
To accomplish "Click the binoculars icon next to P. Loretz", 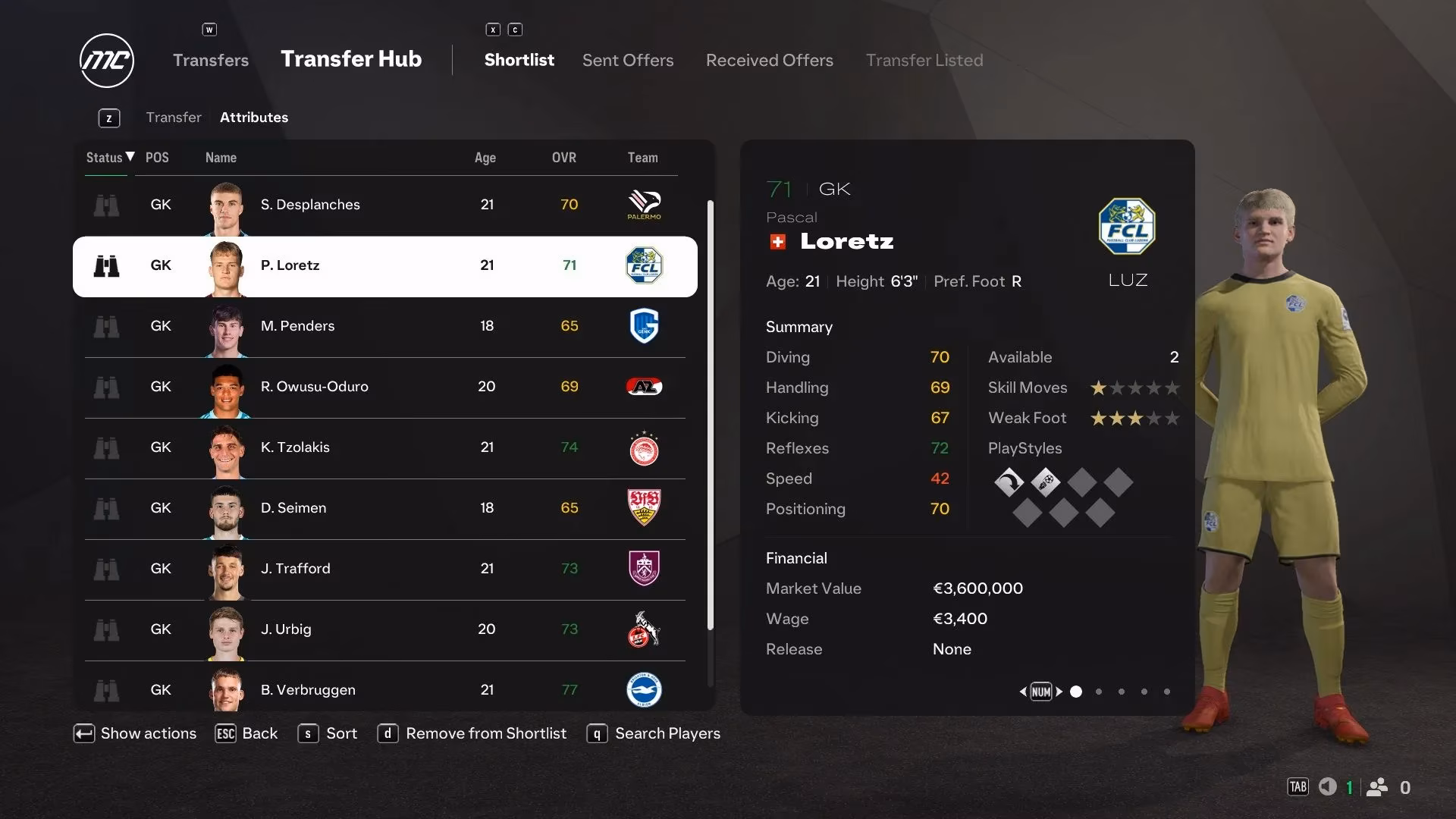I will pos(107,265).
